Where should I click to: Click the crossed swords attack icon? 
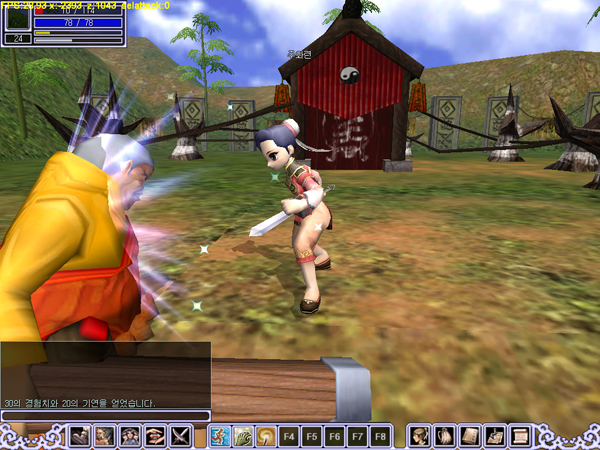pos(180,436)
